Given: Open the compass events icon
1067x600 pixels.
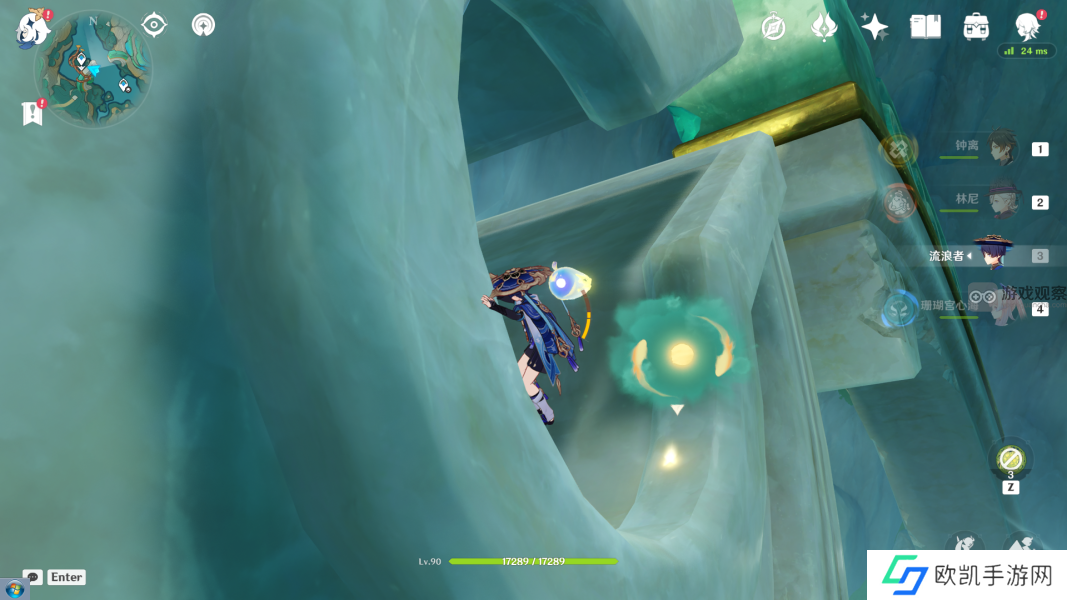Looking at the screenshot, I should [773, 27].
